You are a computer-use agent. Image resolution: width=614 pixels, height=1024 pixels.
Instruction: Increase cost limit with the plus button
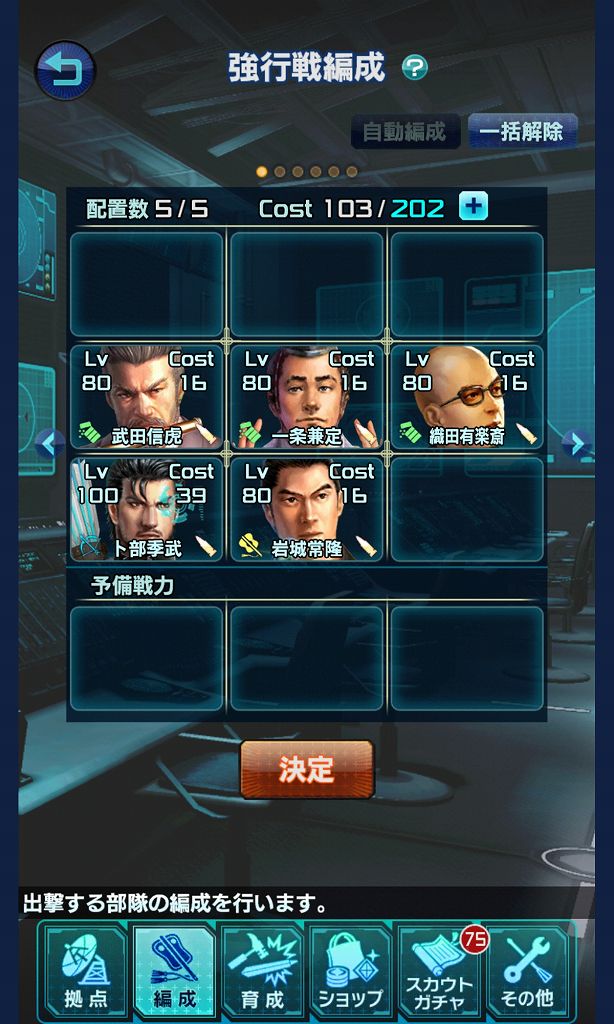pos(473,207)
